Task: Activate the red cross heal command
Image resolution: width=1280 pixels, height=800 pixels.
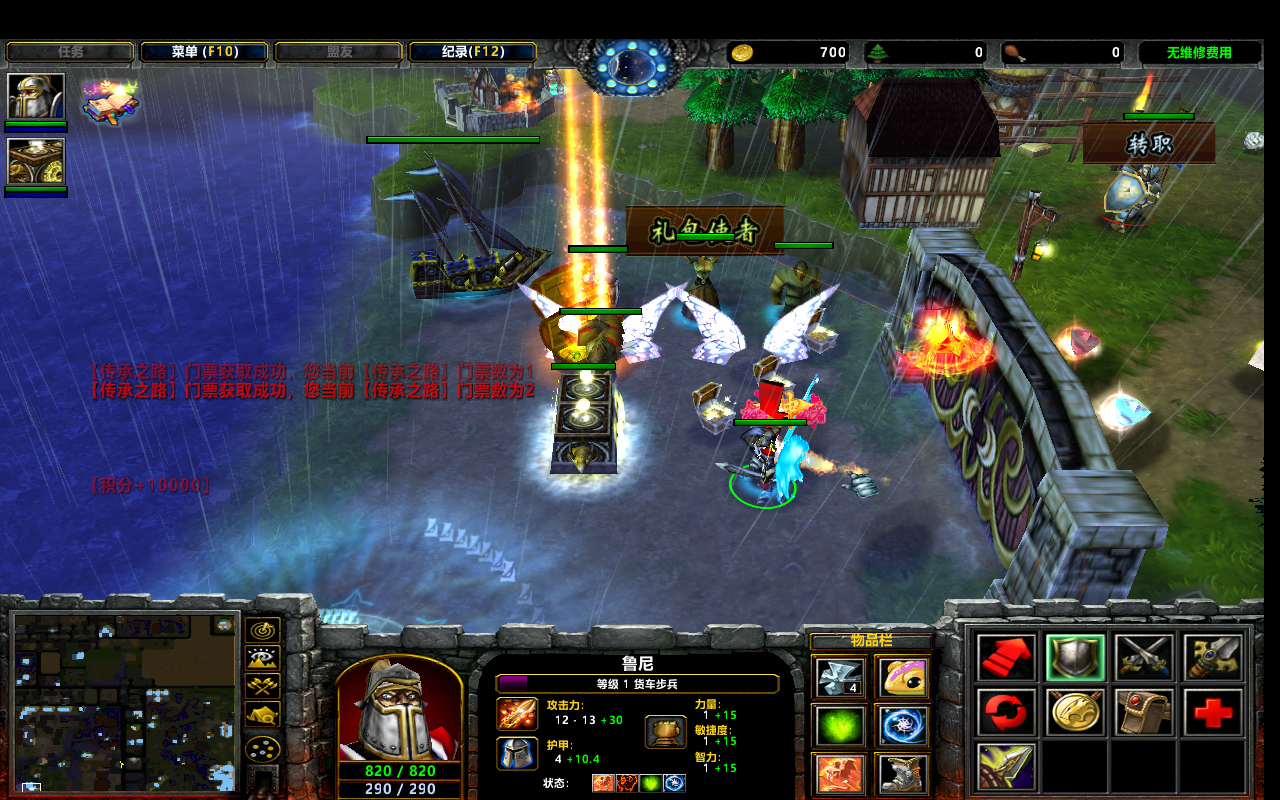Action: 1213,712
